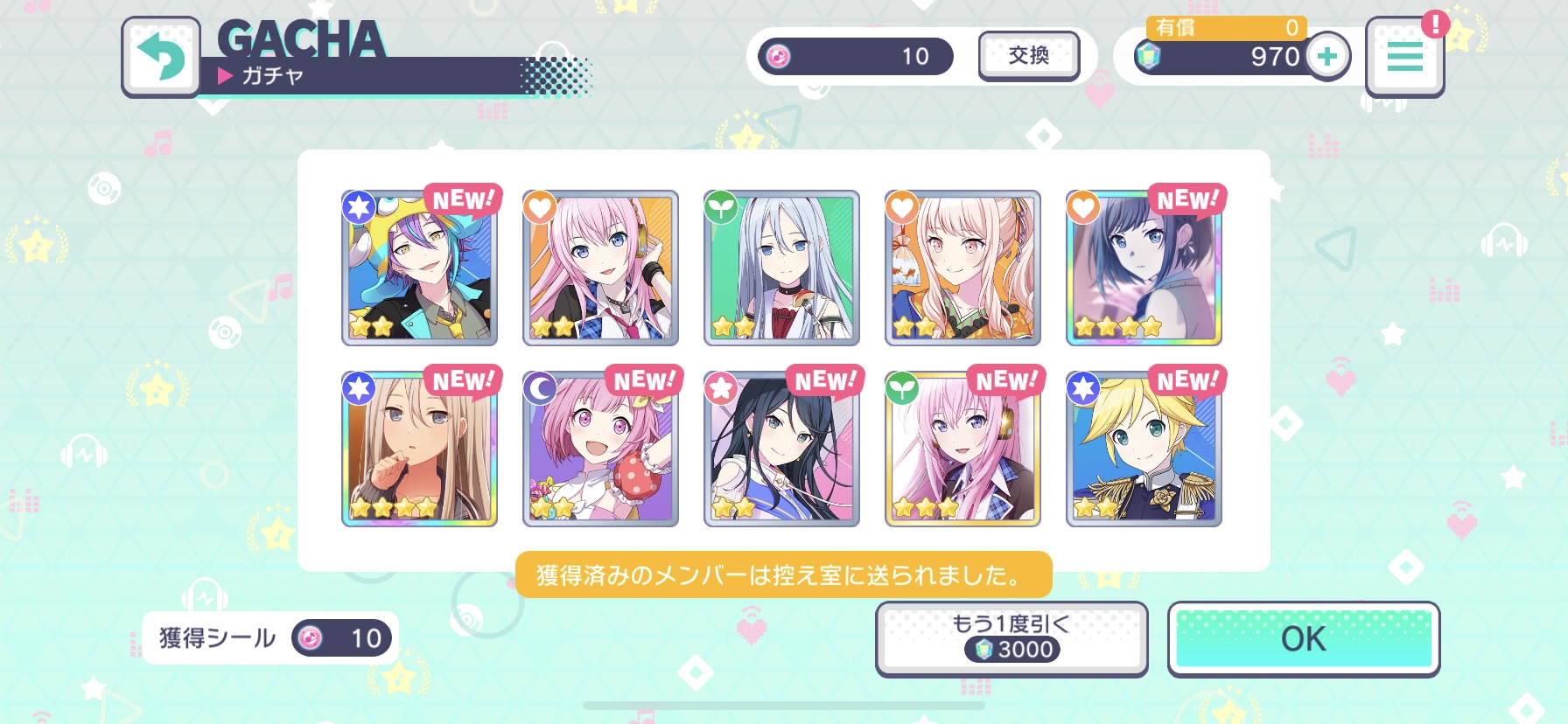This screenshot has width=1568, height=724.
Task: Inspect the four-star blonde long-haired girl card
Action: click(419, 449)
